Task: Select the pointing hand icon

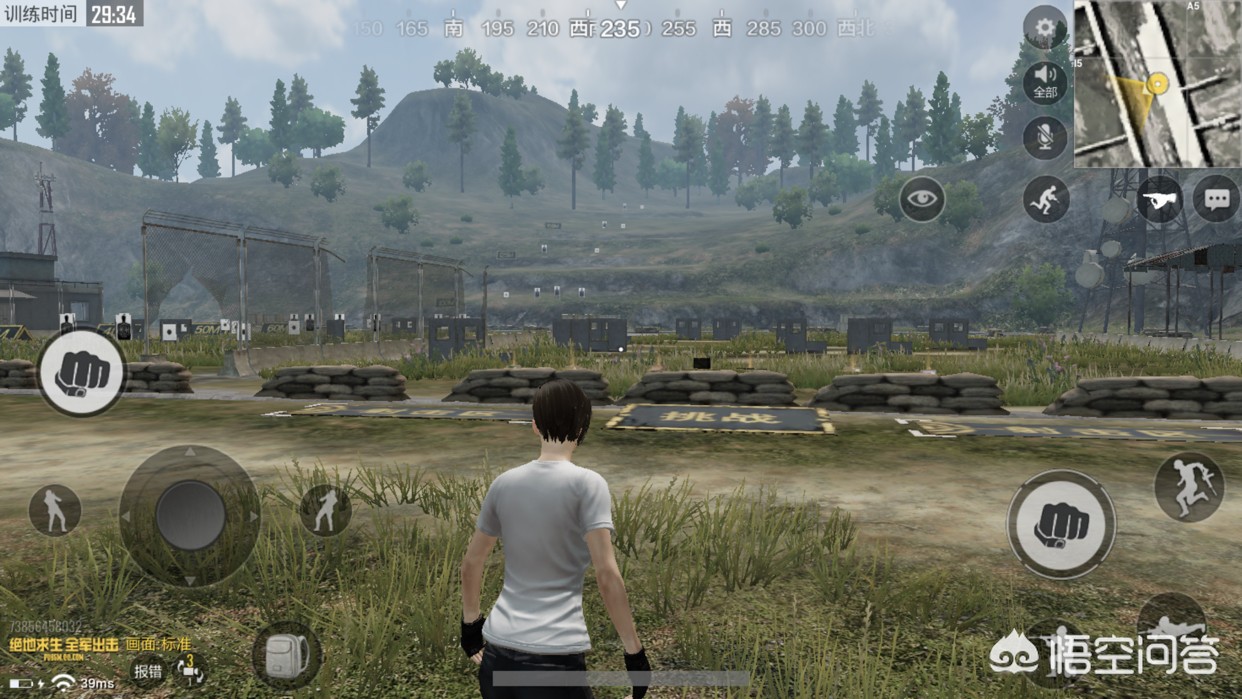Action: click(x=1159, y=199)
